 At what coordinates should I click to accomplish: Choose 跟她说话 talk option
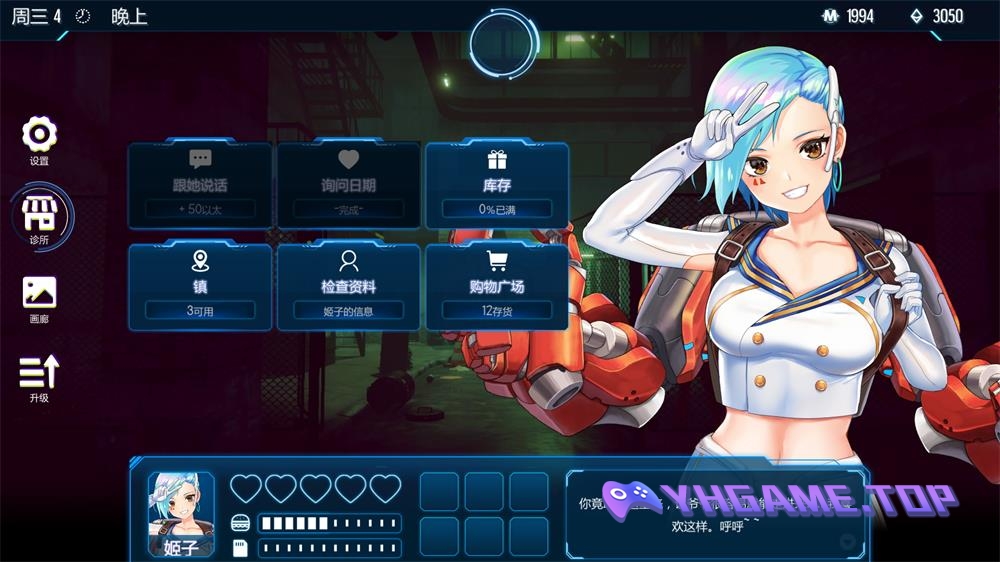[200, 185]
